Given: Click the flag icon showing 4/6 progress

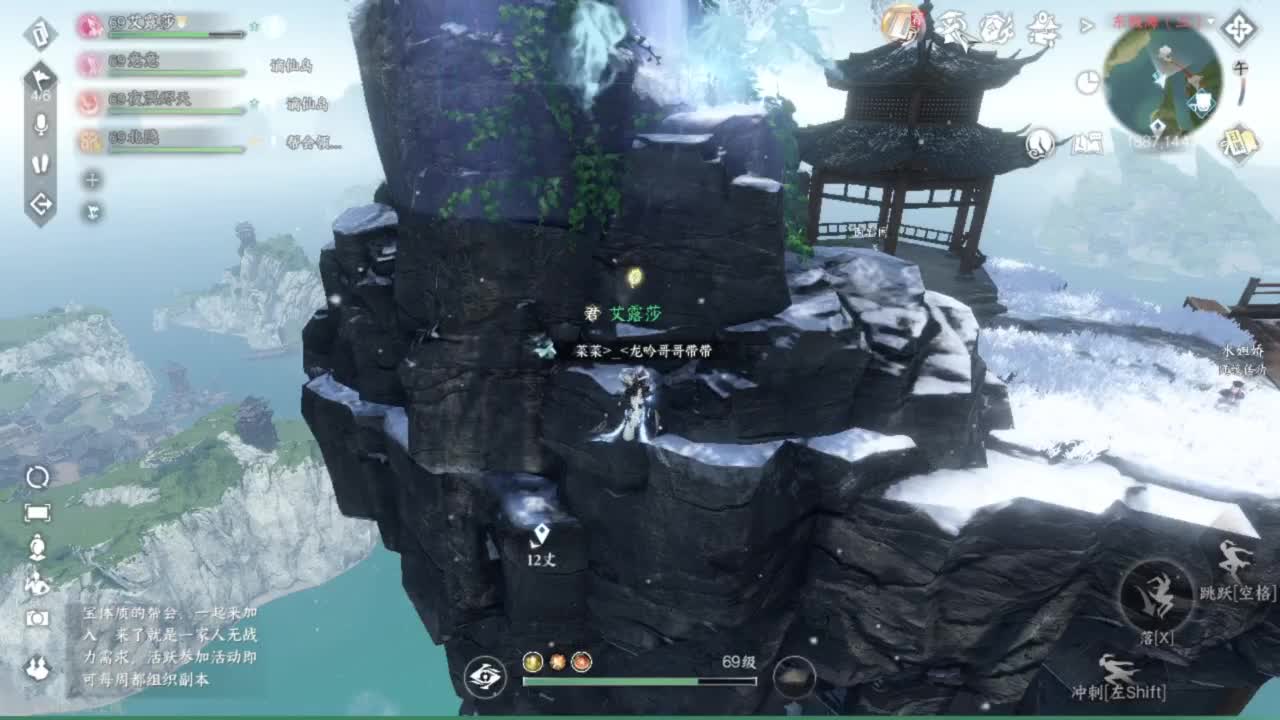Looking at the screenshot, I should (40, 76).
